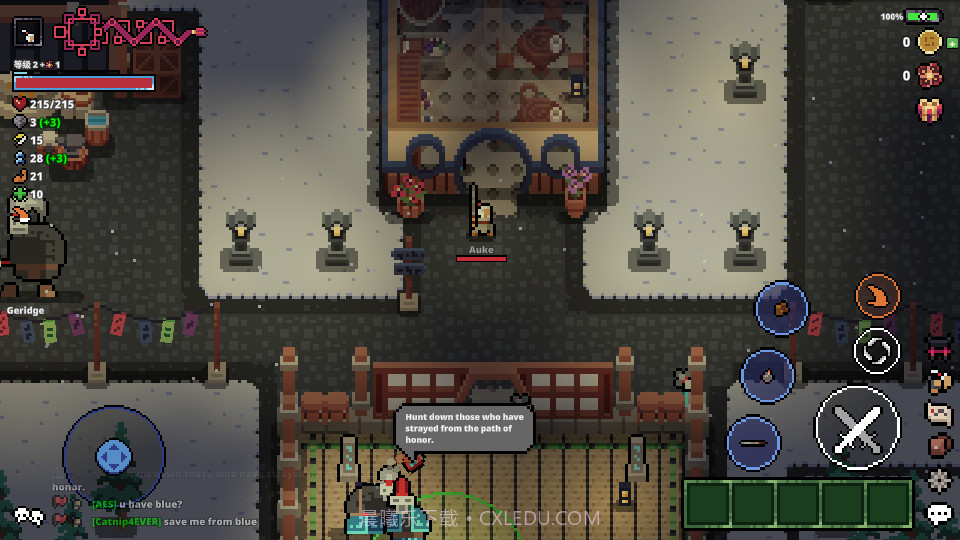Tap the virtual joystick pad
The image size is (960, 540).
[x=114, y=457]
